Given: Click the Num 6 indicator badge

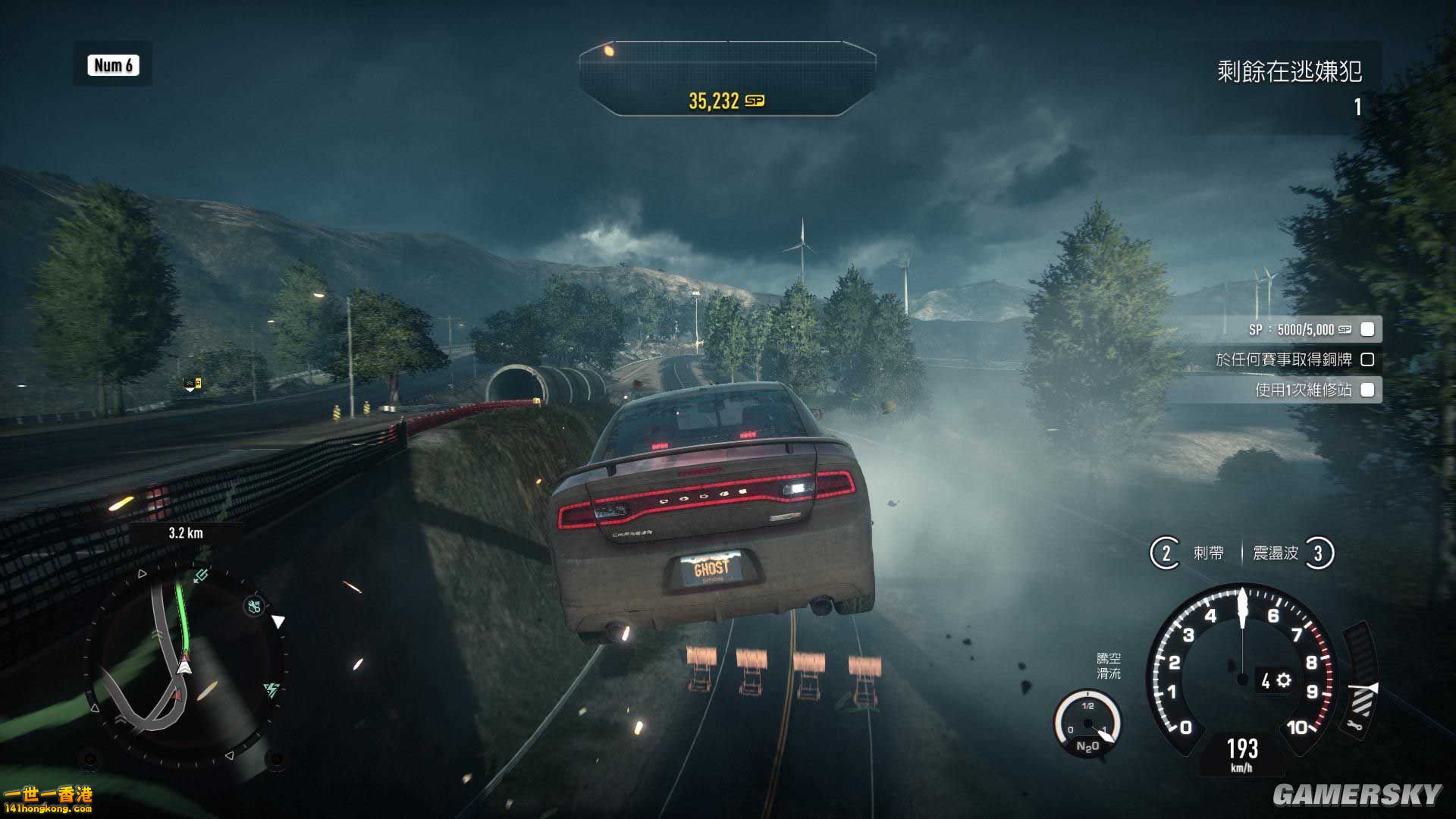Looking at the screenshot, I should point(112,66).
